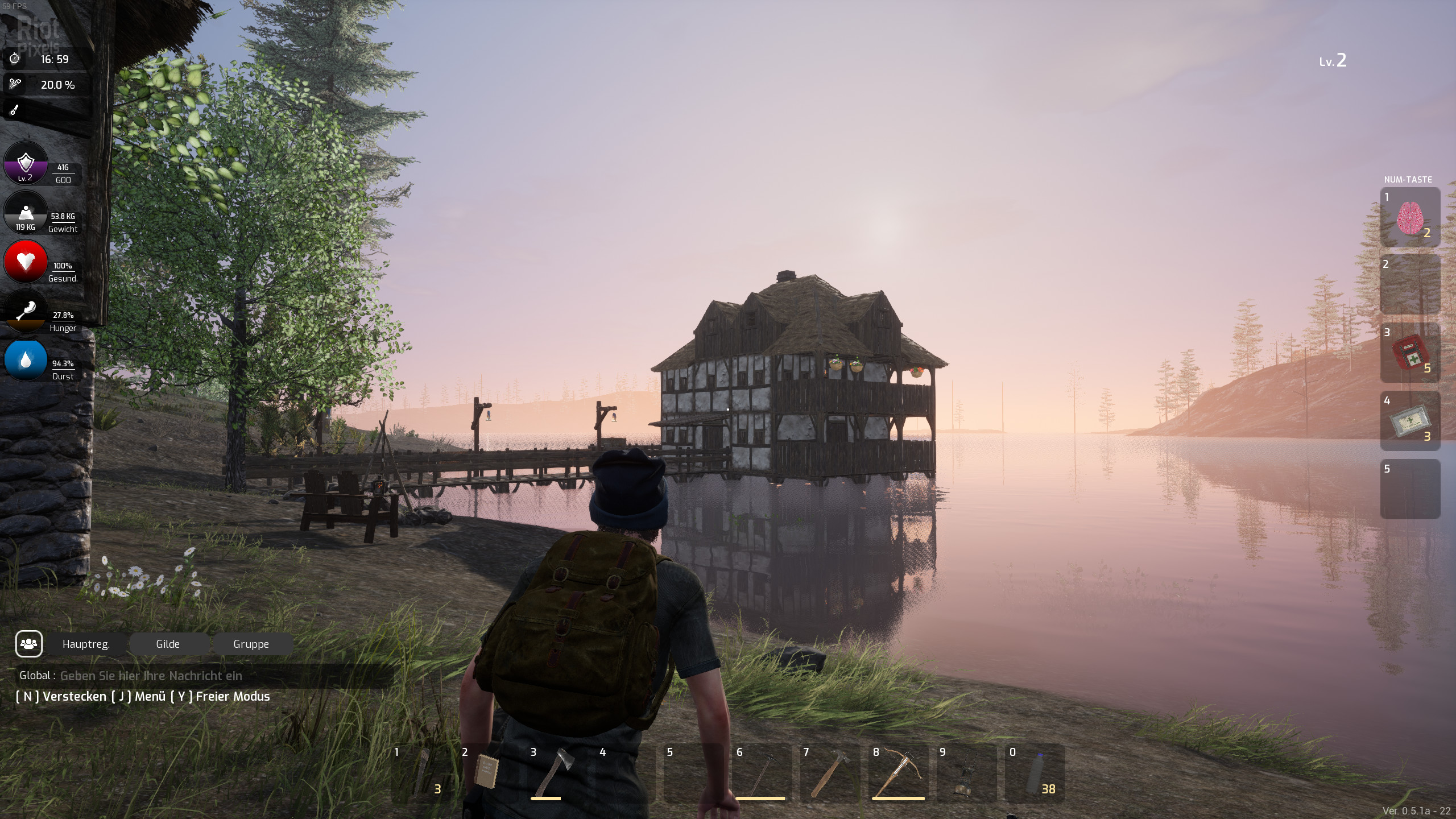Click the group people icon beside chat tabs
1456x819 pixels.
pyautogui.click(x=28, y=644)
